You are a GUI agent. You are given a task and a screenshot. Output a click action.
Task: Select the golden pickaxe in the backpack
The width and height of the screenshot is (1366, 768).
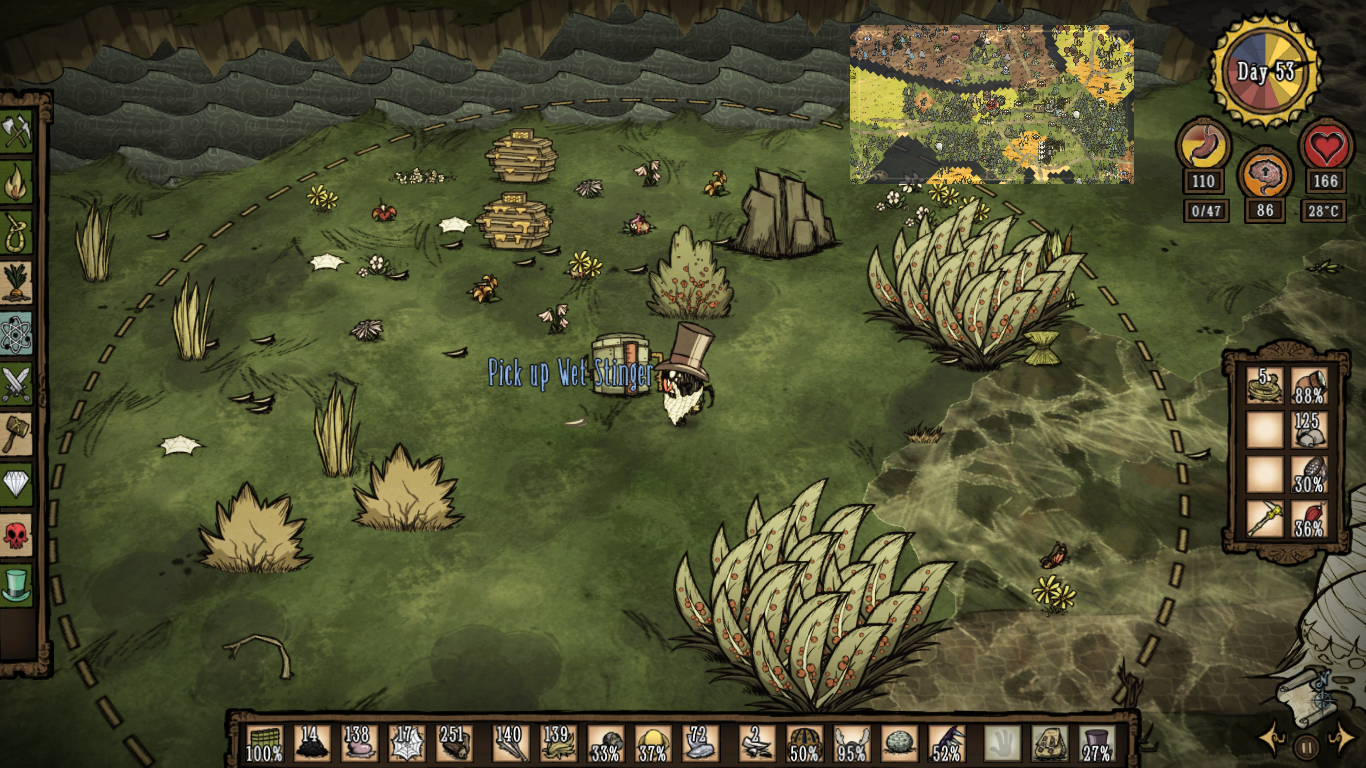click(1264, 519)
